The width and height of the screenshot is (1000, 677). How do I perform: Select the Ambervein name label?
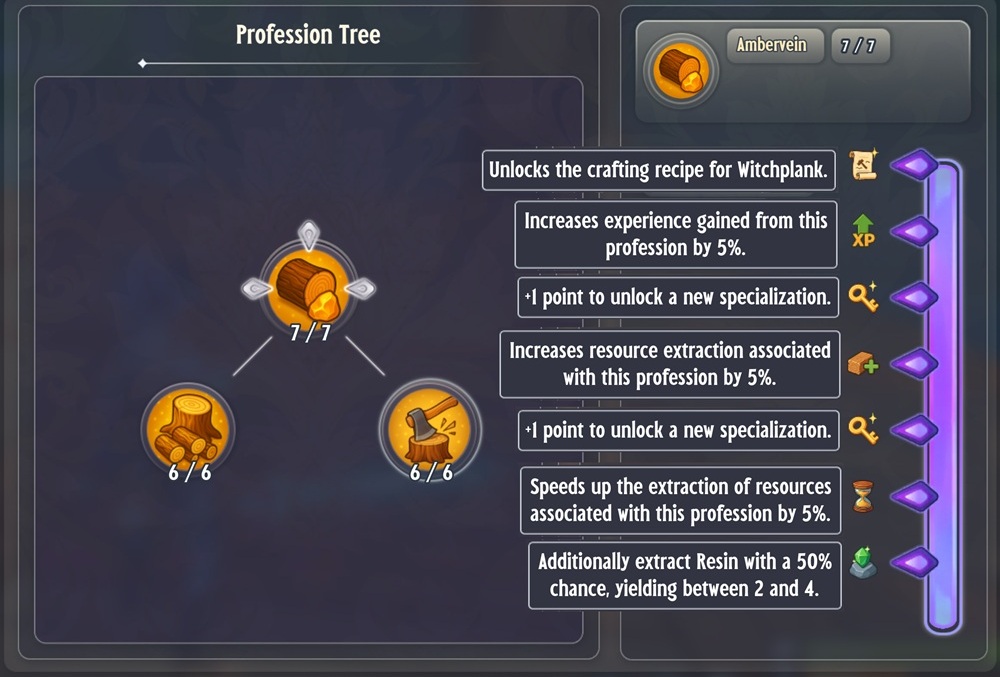[771, 46]
